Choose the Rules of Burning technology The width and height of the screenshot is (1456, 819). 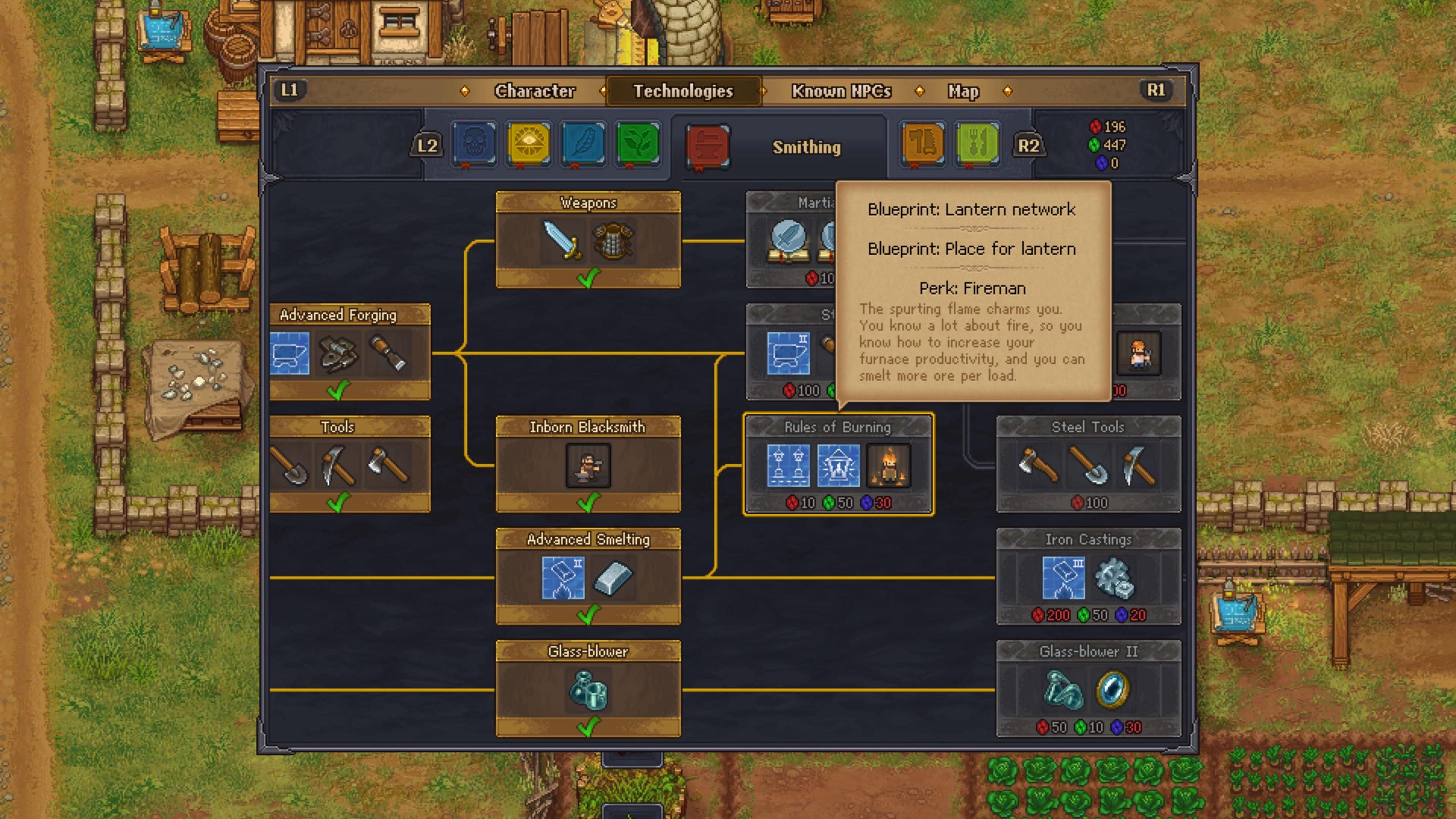pos(838,464)
